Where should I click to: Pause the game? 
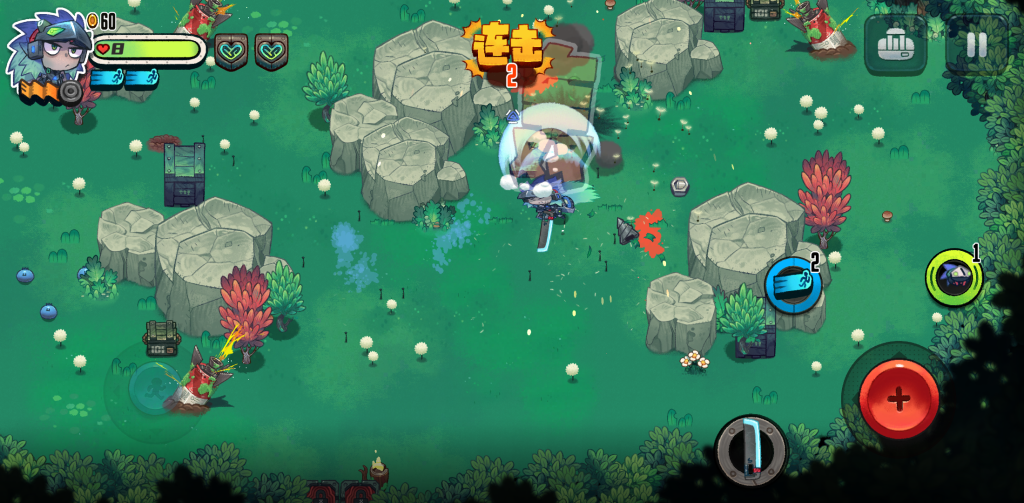[x=975, y=45]
